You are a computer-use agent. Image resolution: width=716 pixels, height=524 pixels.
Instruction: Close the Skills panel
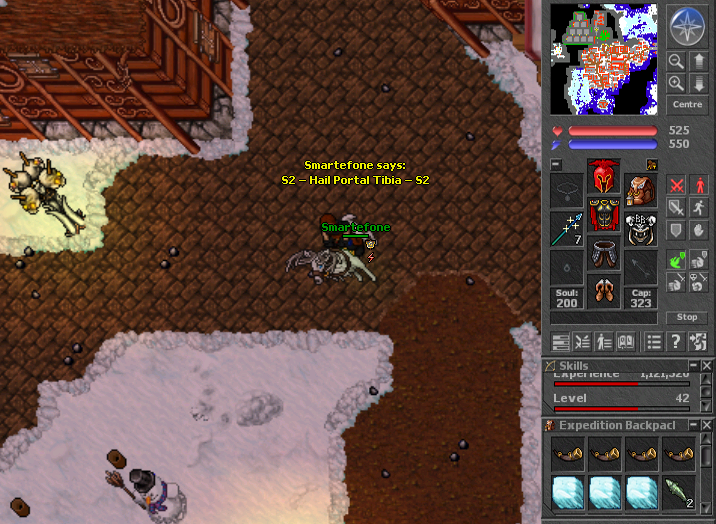tap(707, 367)
